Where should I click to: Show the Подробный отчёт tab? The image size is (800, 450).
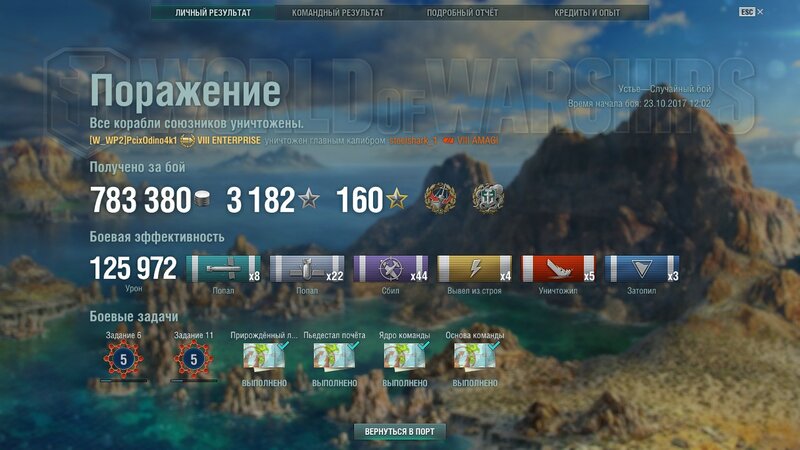[x=461, y=13]
